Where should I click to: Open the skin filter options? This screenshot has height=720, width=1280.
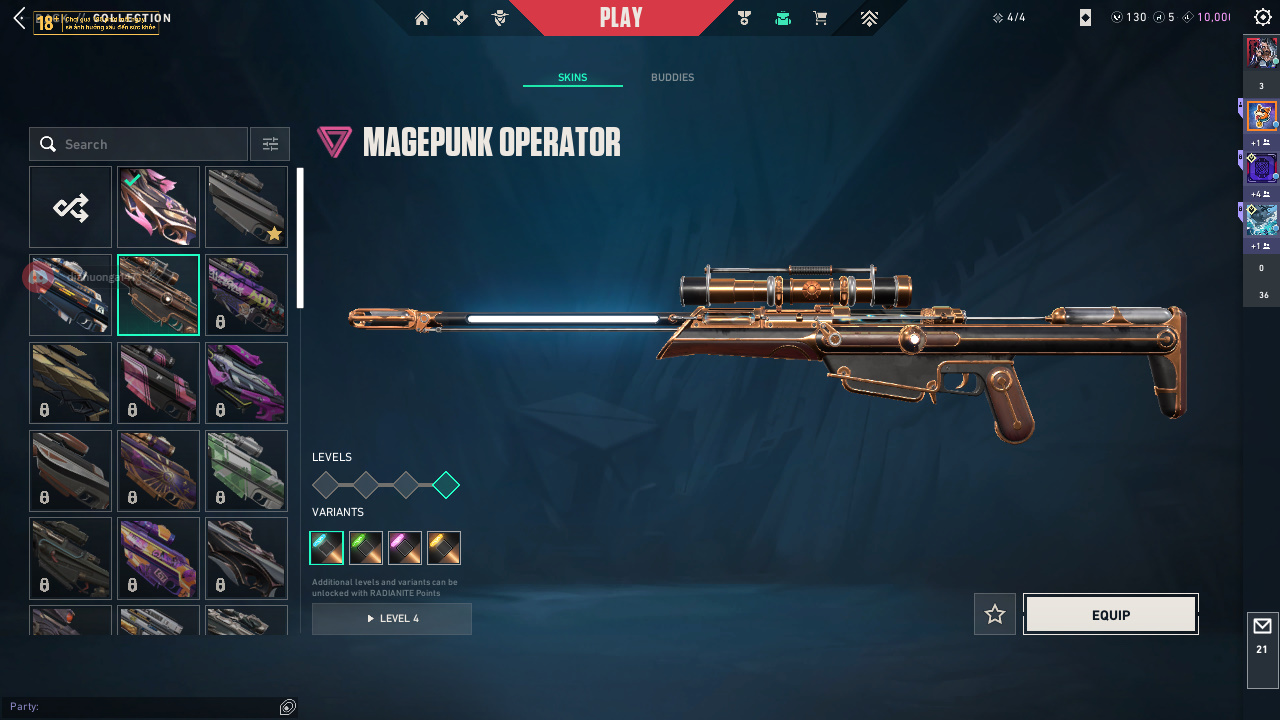point(270,144)
